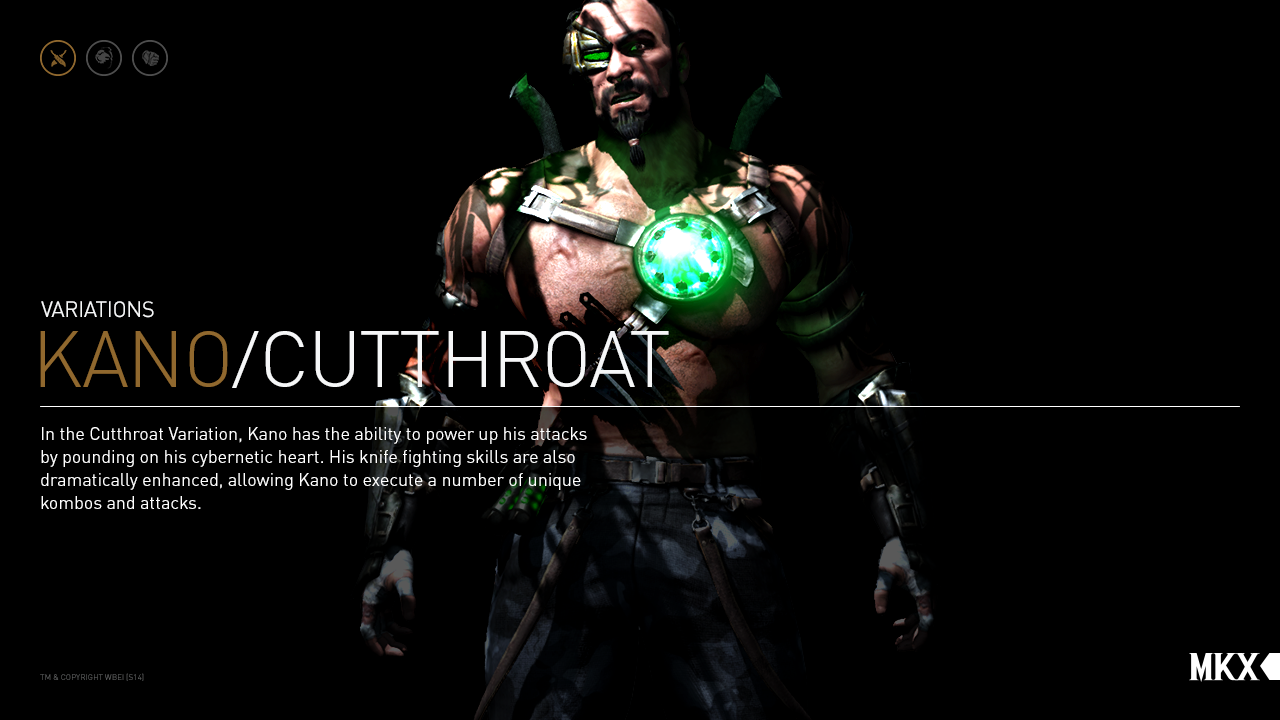Switch to the grey head silhouette variation icon

pyautogui.click(x=104, y=58)
